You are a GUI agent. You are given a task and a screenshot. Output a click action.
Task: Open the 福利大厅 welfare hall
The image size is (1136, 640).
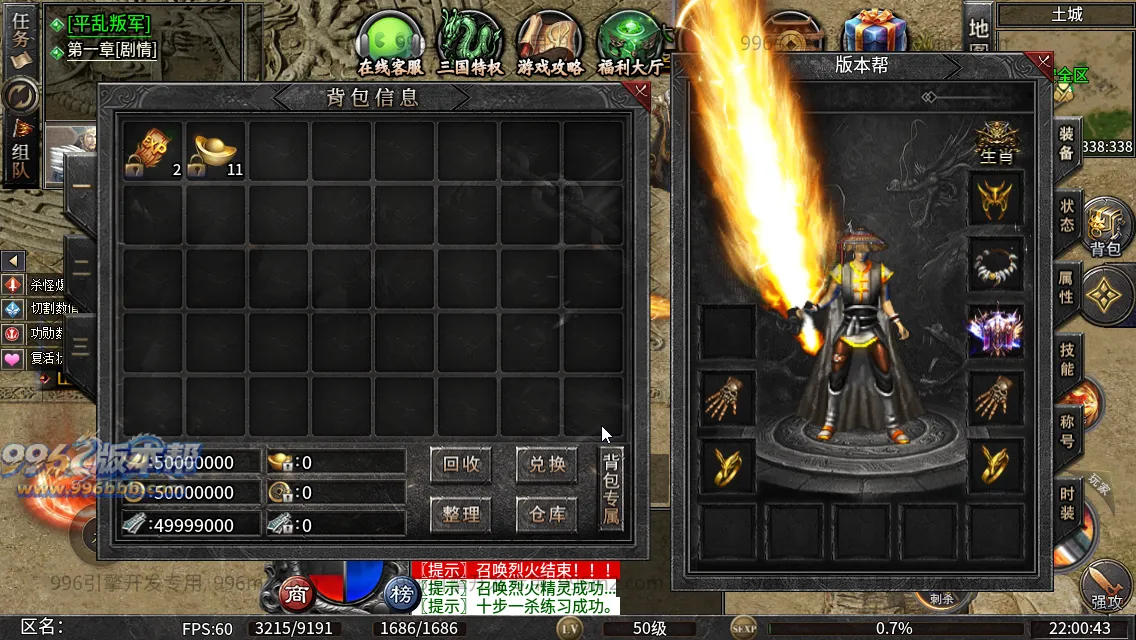pos(629,45)
